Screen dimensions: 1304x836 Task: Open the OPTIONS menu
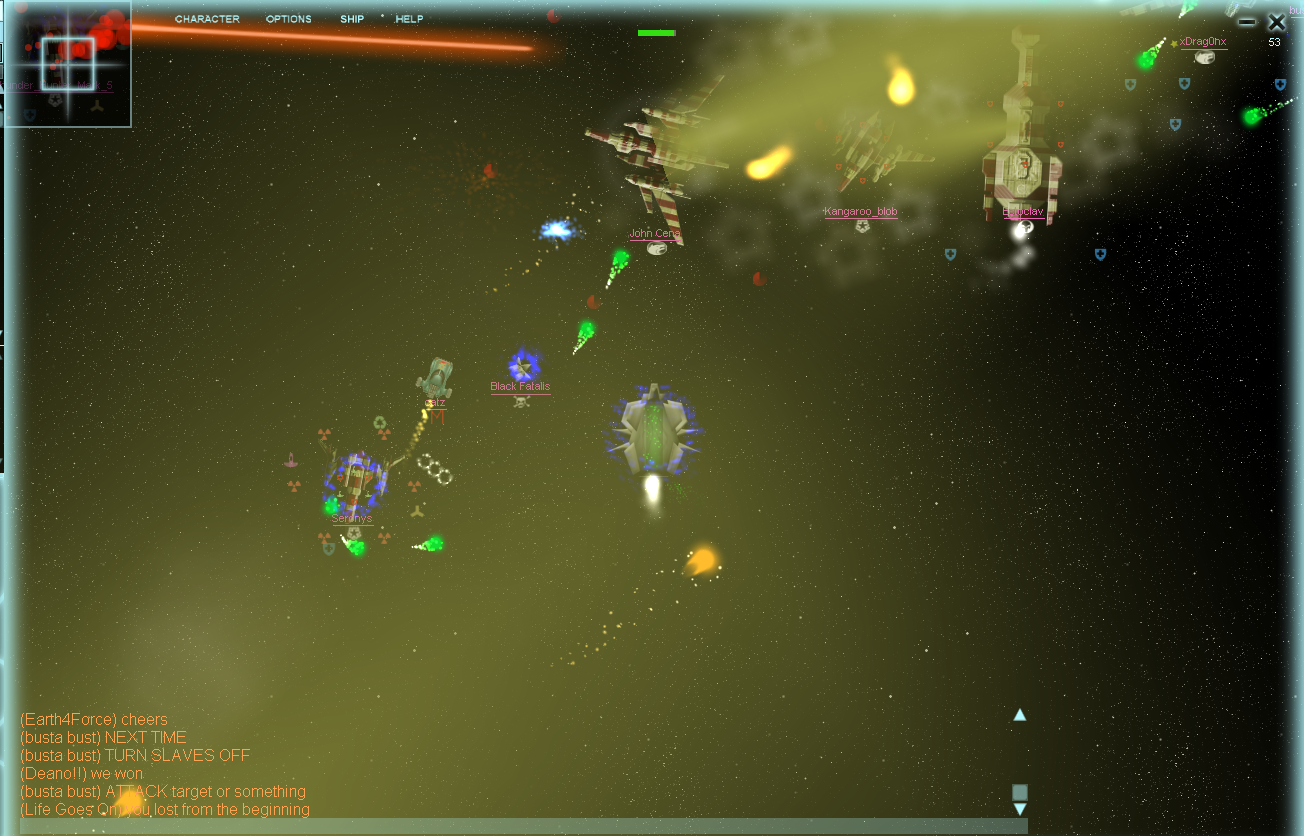(288, 19)
